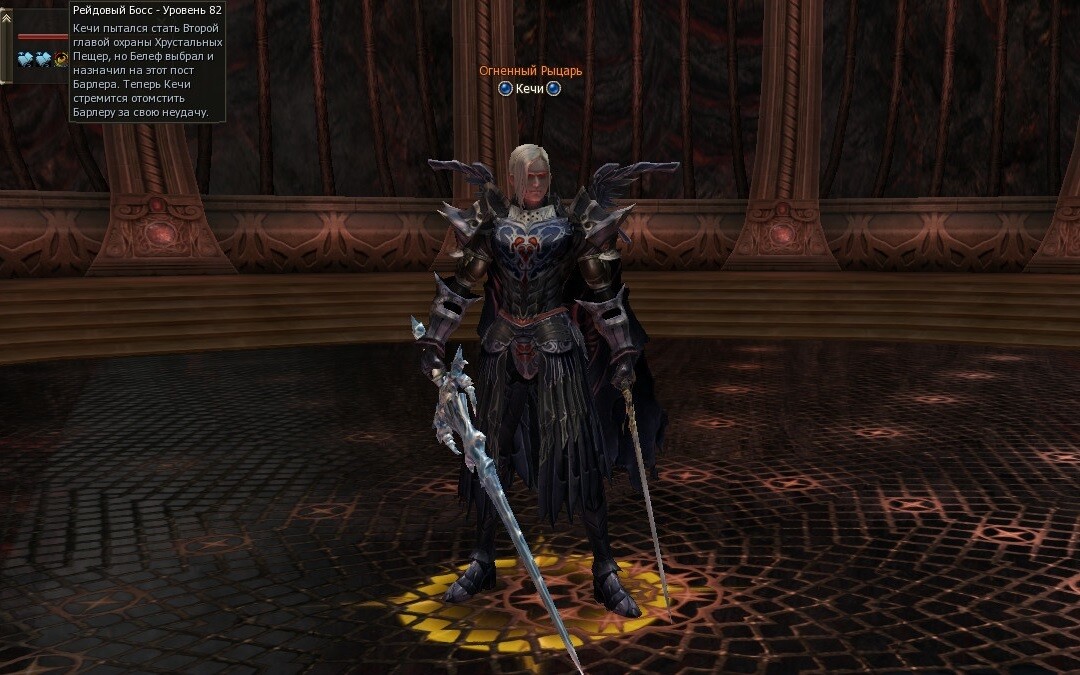Collapse the target window with the chevron

click(6, 17)
